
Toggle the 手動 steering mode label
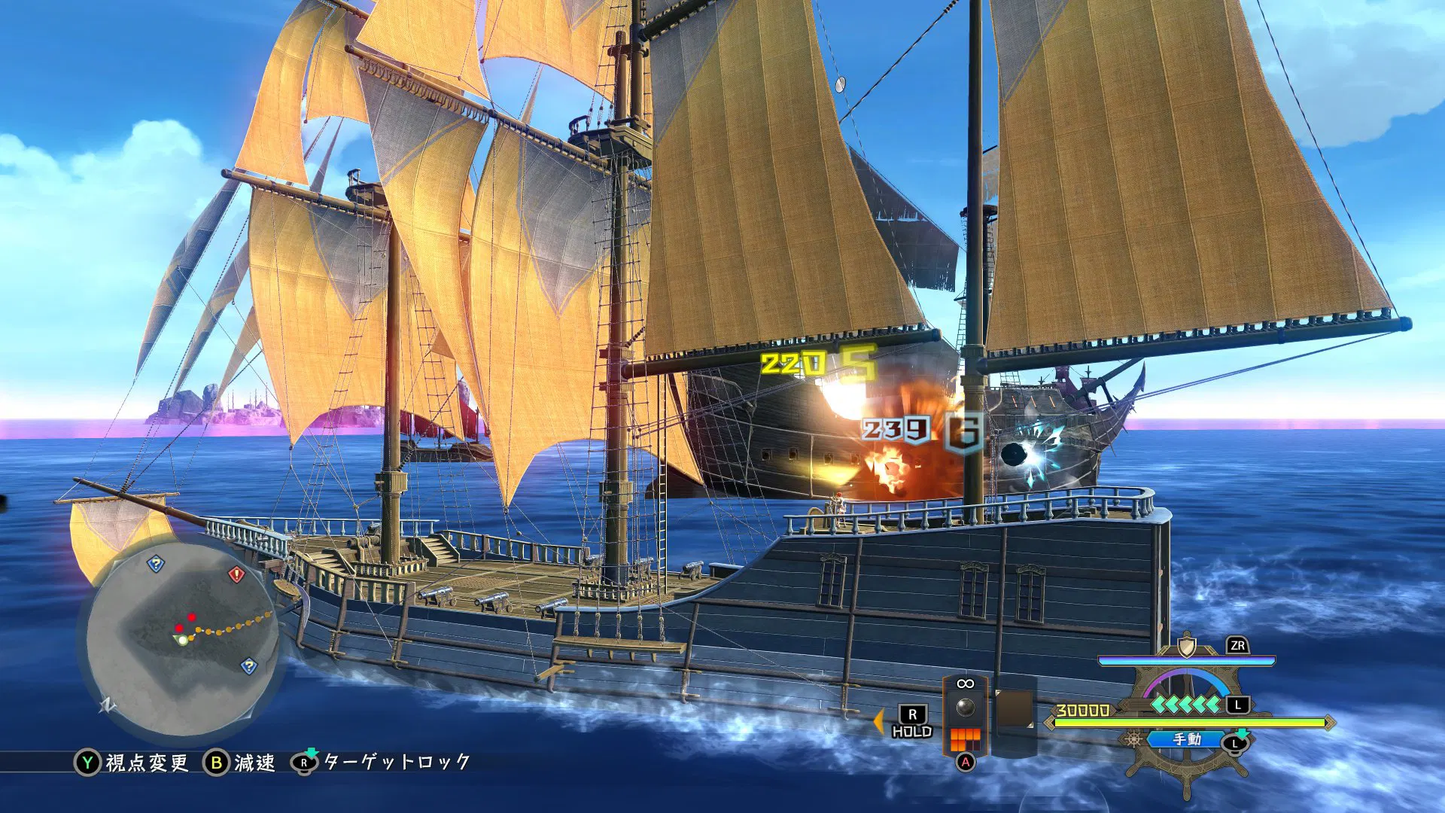click(x=1186, y=740)
